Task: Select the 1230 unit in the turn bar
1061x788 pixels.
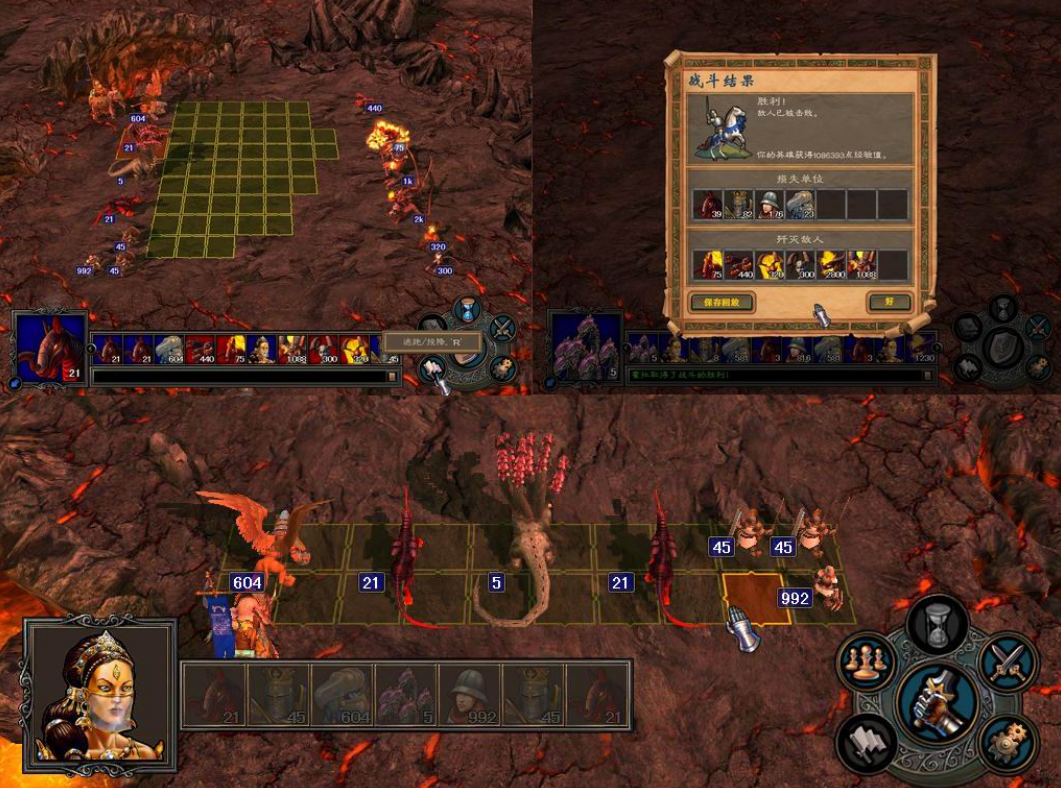Action: (x=920, y=349)
